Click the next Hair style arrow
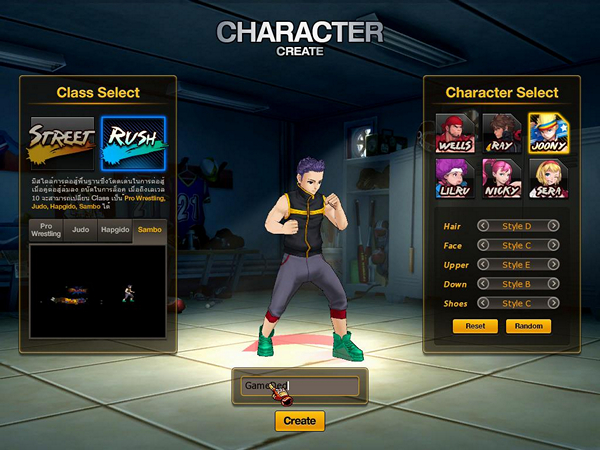Viewport: 600px width, 450px height. click(x=553, y=226)
